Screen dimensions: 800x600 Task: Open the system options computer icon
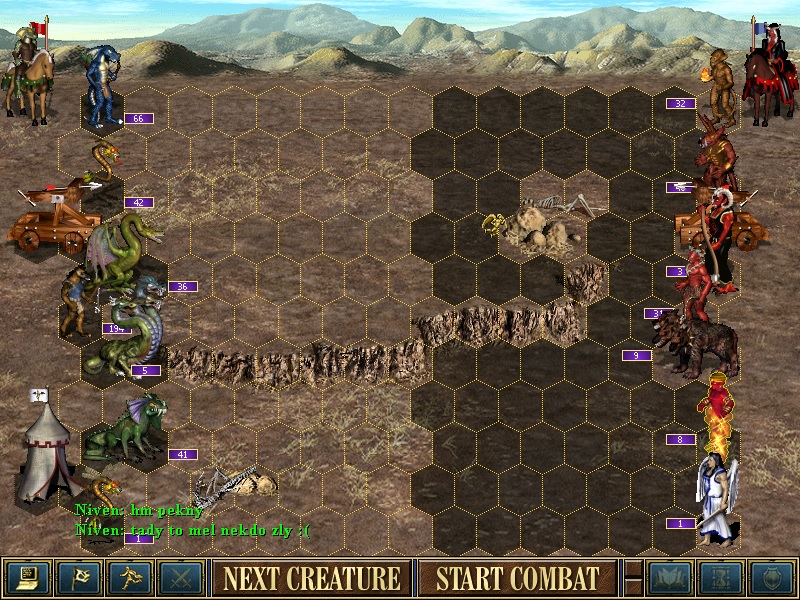[27, 578]
